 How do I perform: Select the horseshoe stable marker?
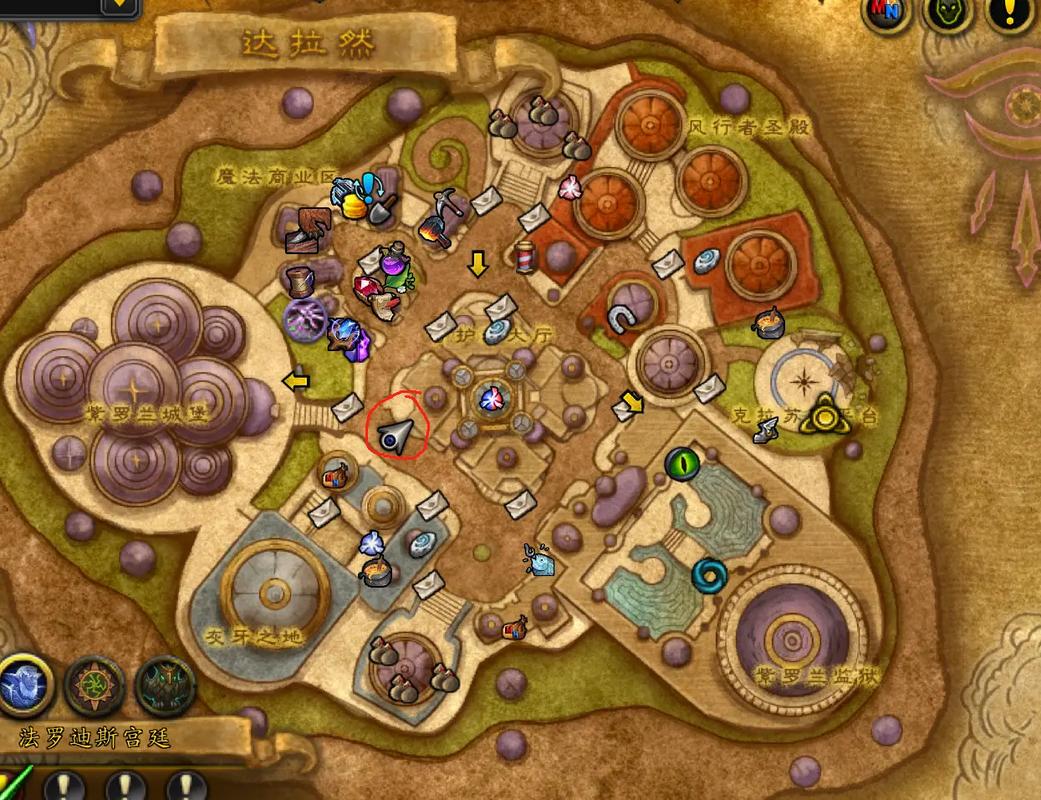(621, 319)
